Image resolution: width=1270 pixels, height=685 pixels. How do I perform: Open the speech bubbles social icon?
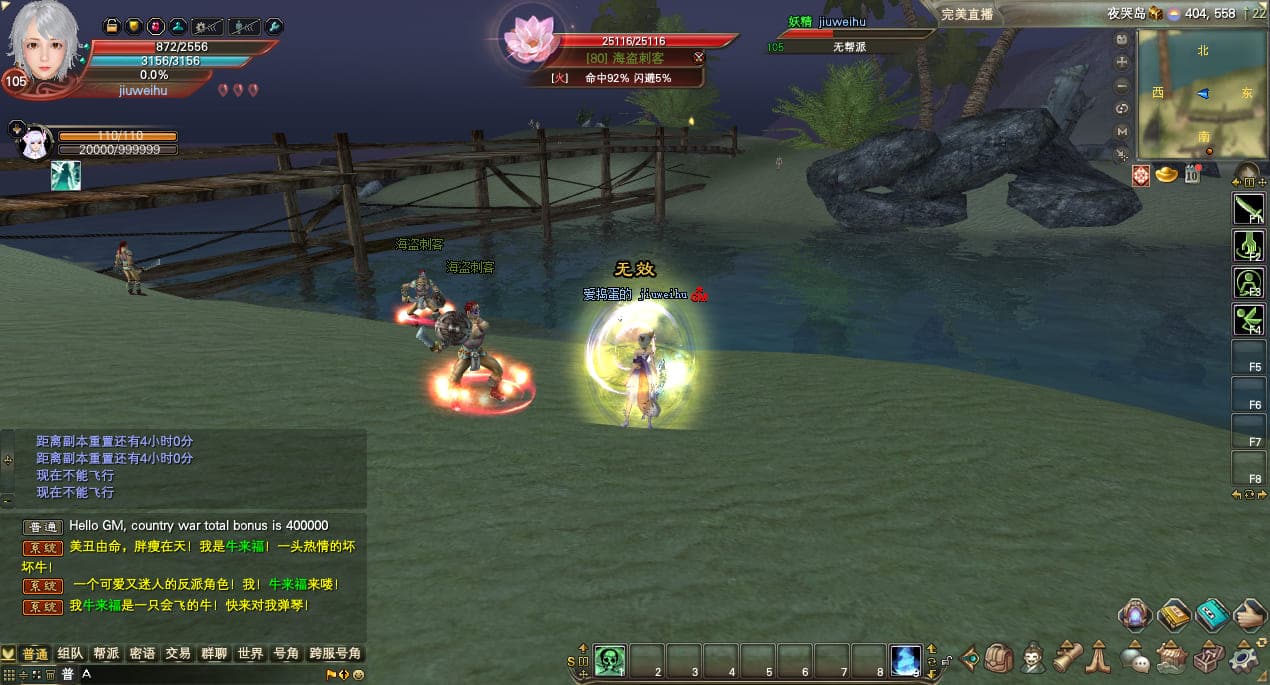pyautogui.click(x=1134, y=658)
